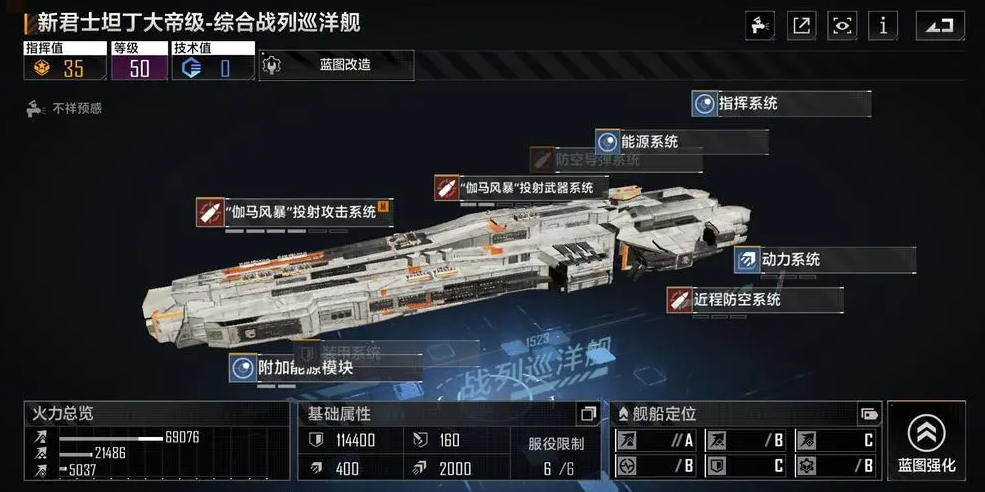Screen dimensions: 985x492
Task: Open the 舰船定位 ship role tag icon
Action: click(868, 414)
